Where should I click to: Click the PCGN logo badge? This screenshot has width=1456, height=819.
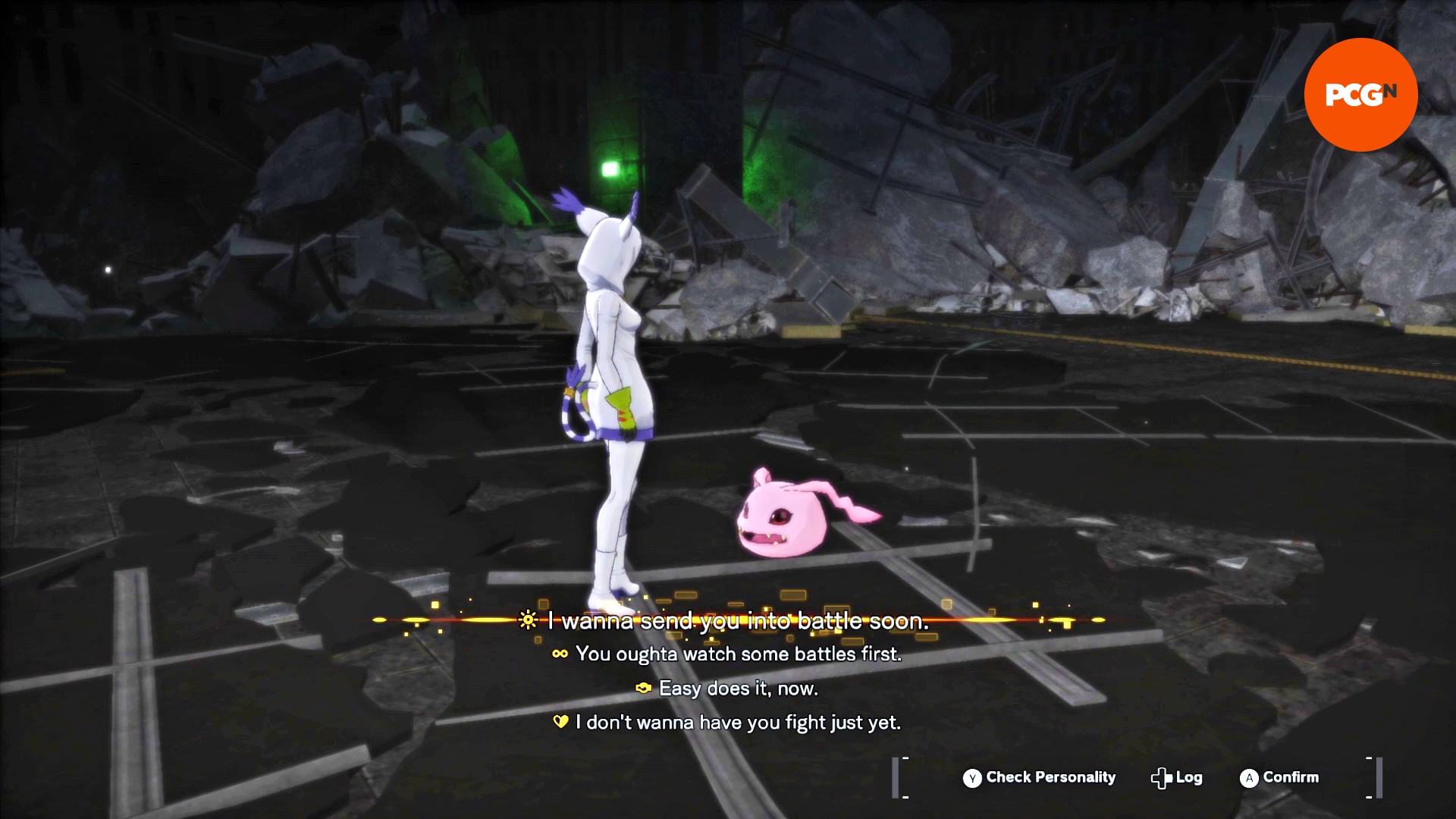[x=1360, y=95]
